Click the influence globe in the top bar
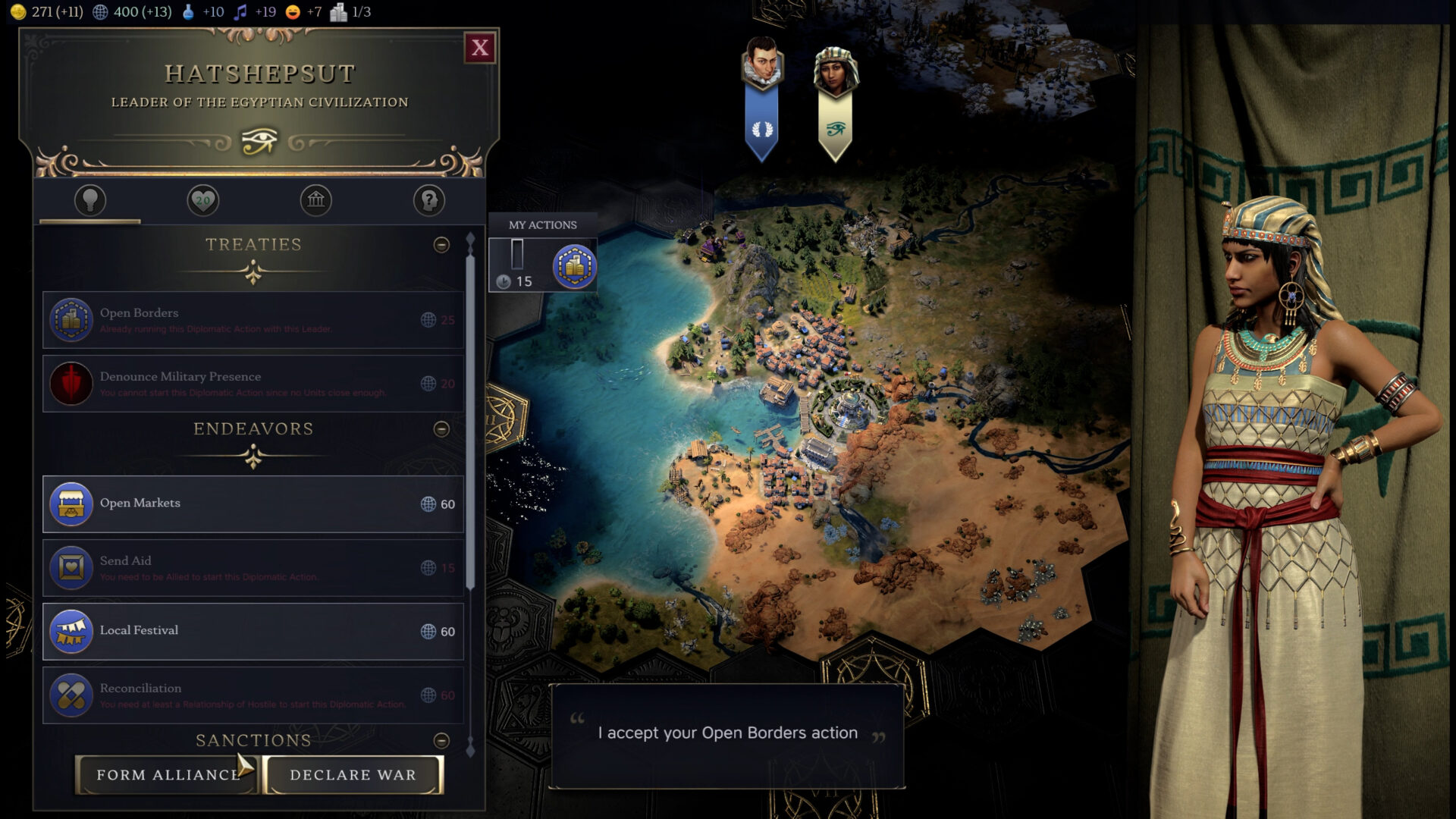 tap(100, 11)
